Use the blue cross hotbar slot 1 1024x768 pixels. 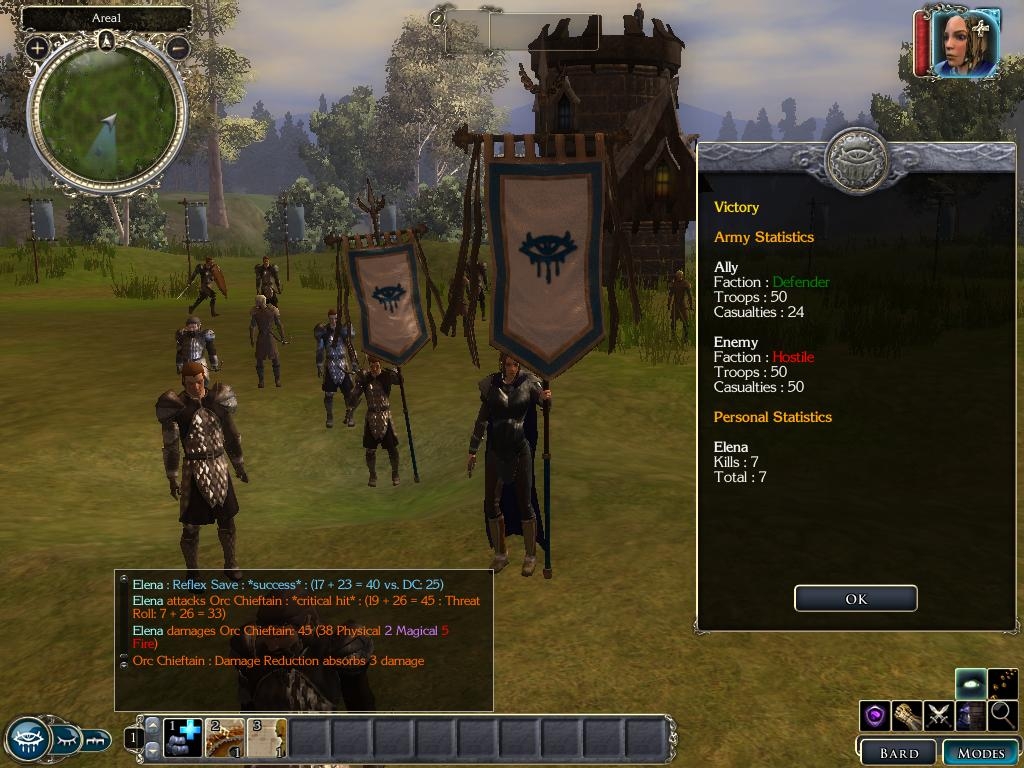(x=183, y=738)
